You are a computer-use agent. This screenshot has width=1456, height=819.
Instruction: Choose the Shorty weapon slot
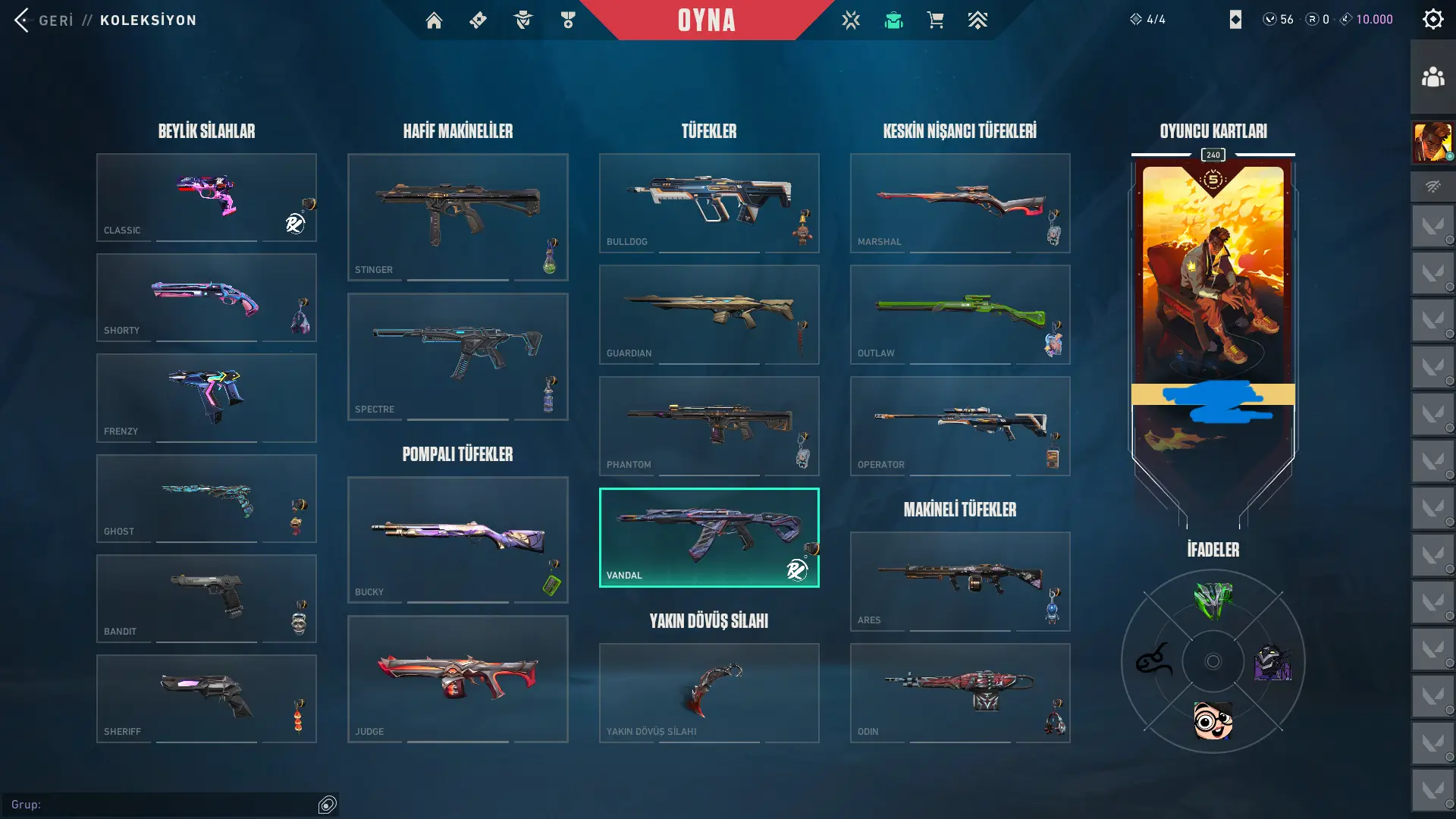pos(206,297)
